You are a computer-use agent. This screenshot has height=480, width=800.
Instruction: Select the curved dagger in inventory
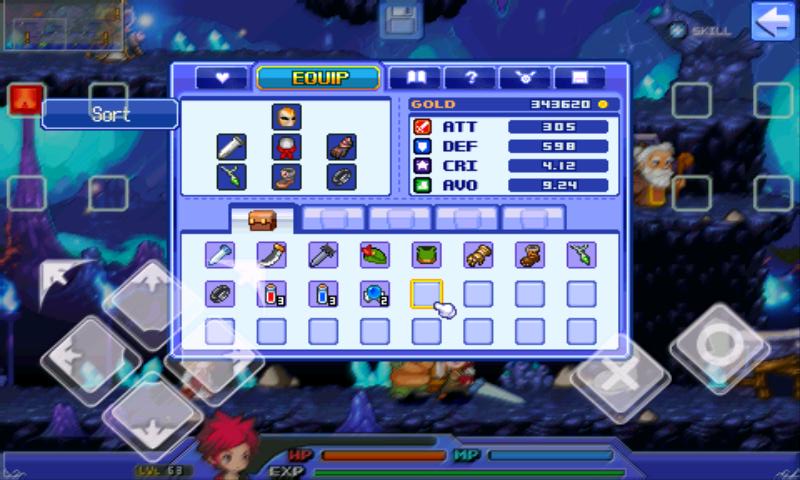[272, 255]
